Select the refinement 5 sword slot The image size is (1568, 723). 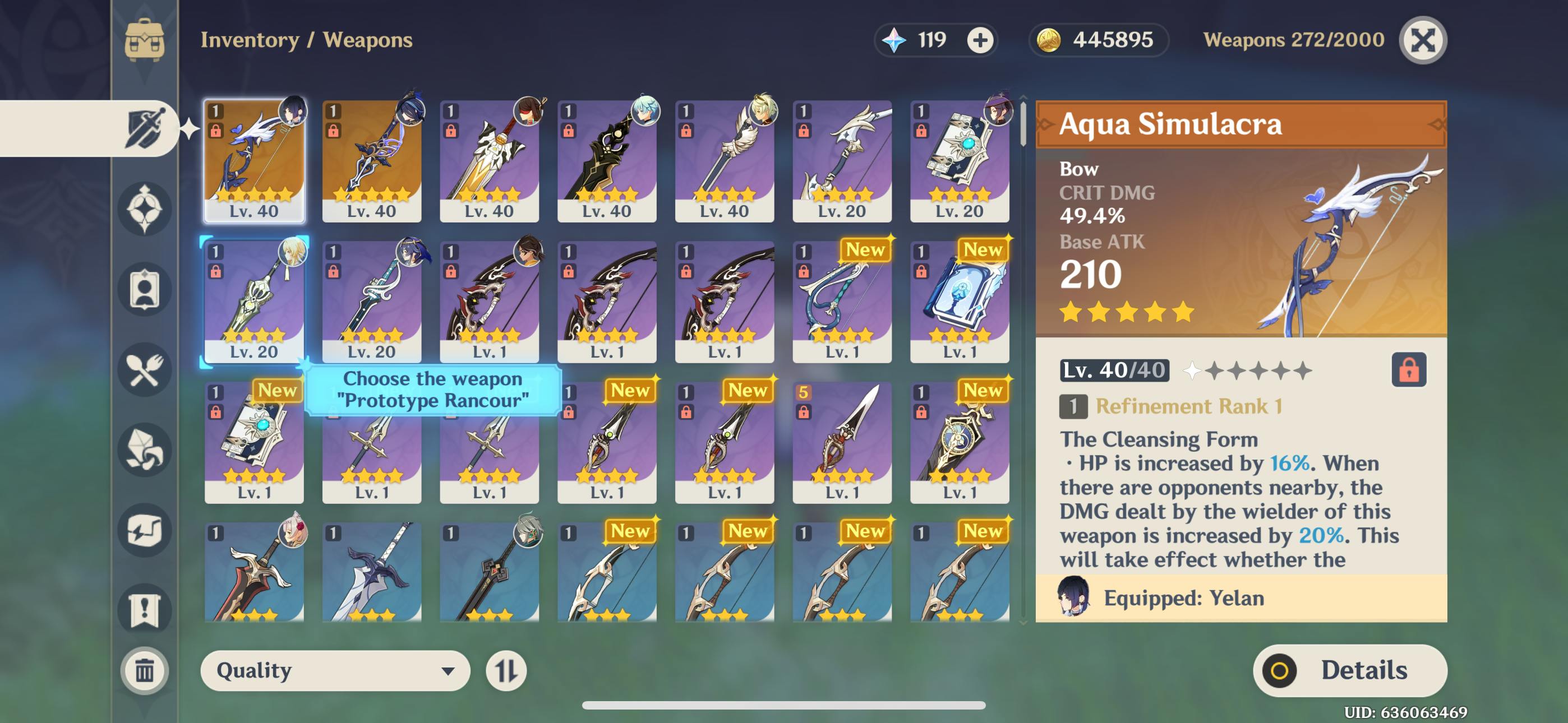pos(842,442)
